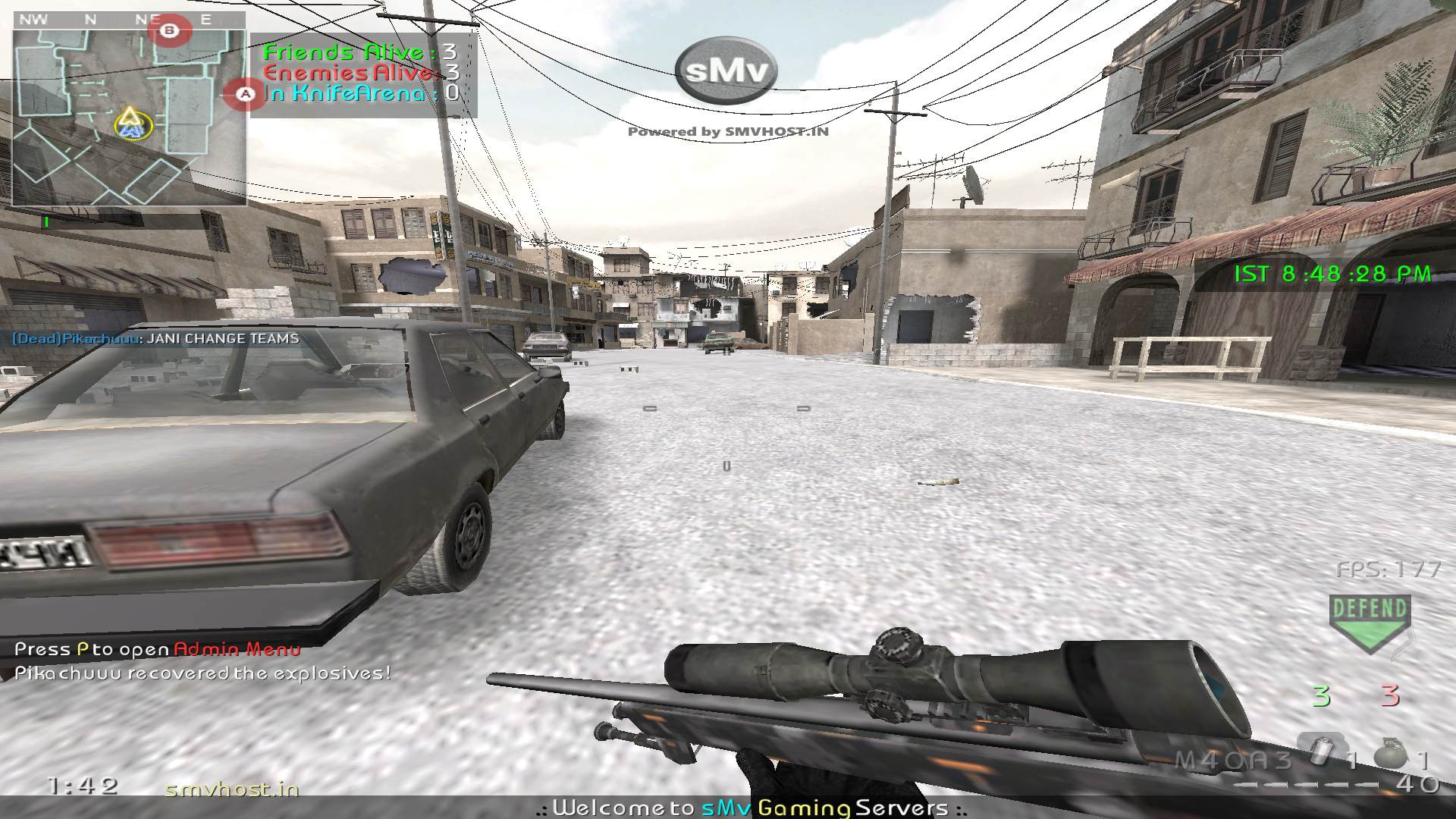Select bomb site A marker on minimap
This screenshot has width=1456, height=819.
pos(245,94)
